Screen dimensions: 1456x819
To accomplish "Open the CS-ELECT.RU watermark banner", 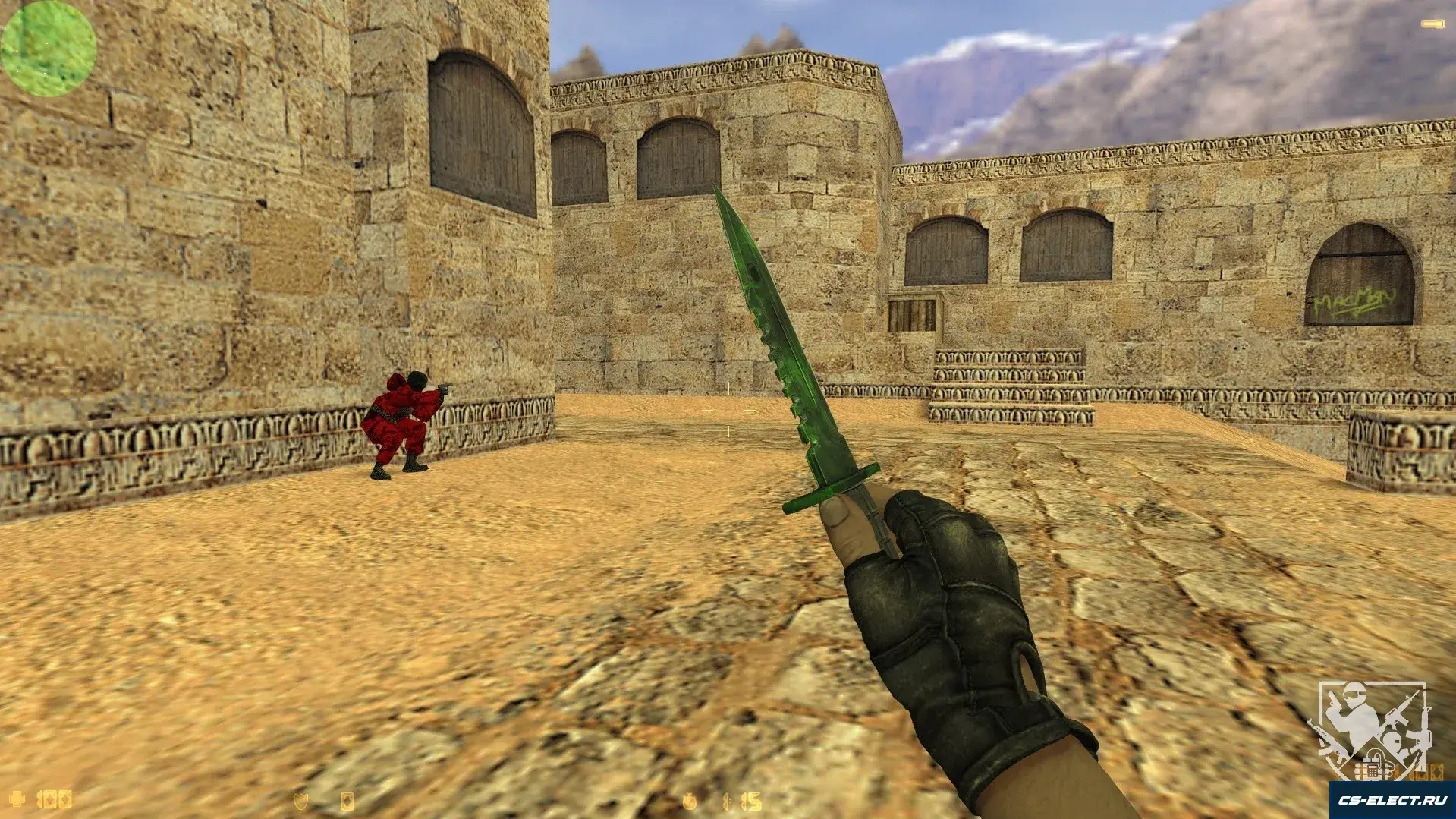I will 1392,800.
